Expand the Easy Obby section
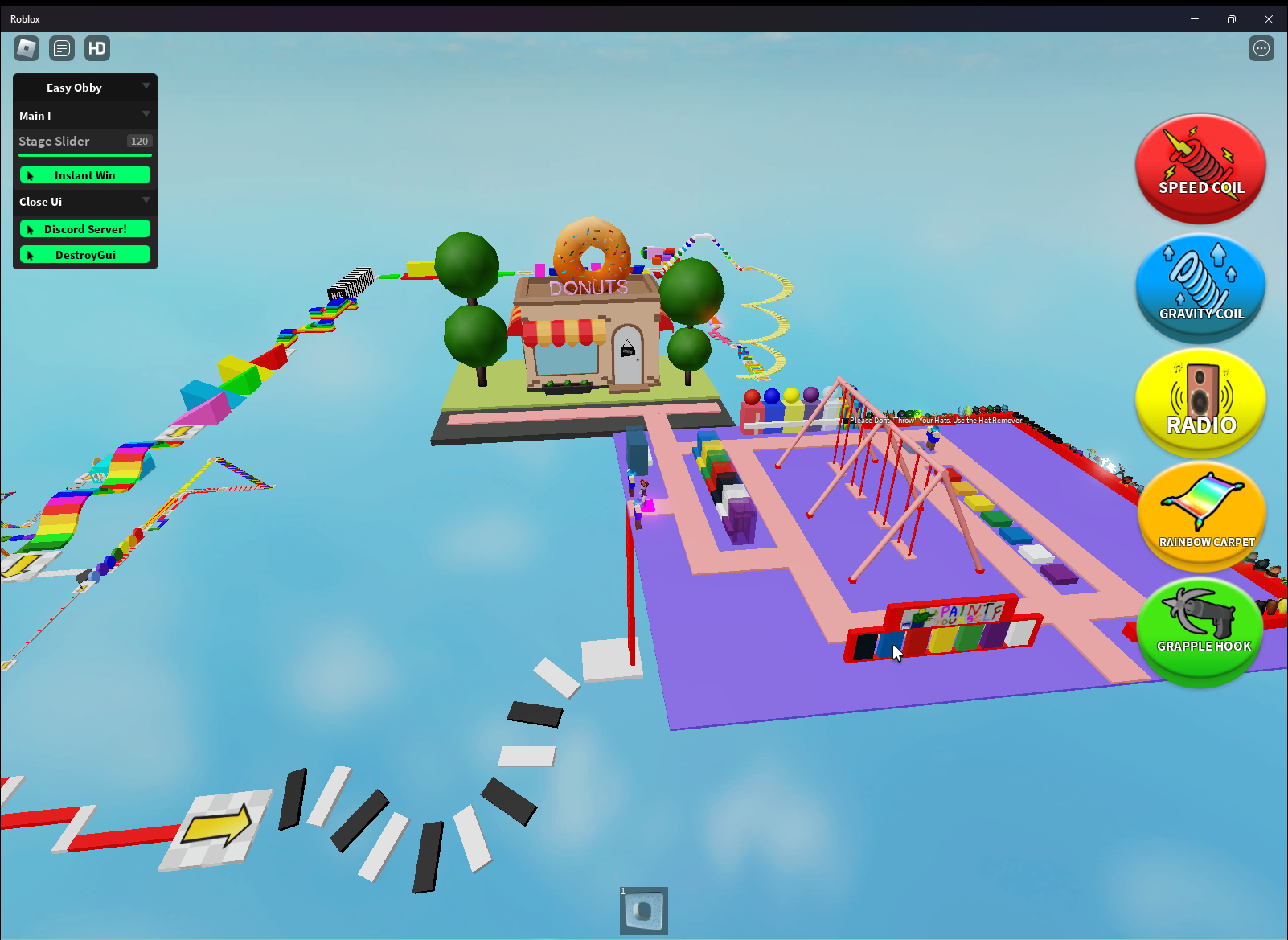 coord(146,87)
